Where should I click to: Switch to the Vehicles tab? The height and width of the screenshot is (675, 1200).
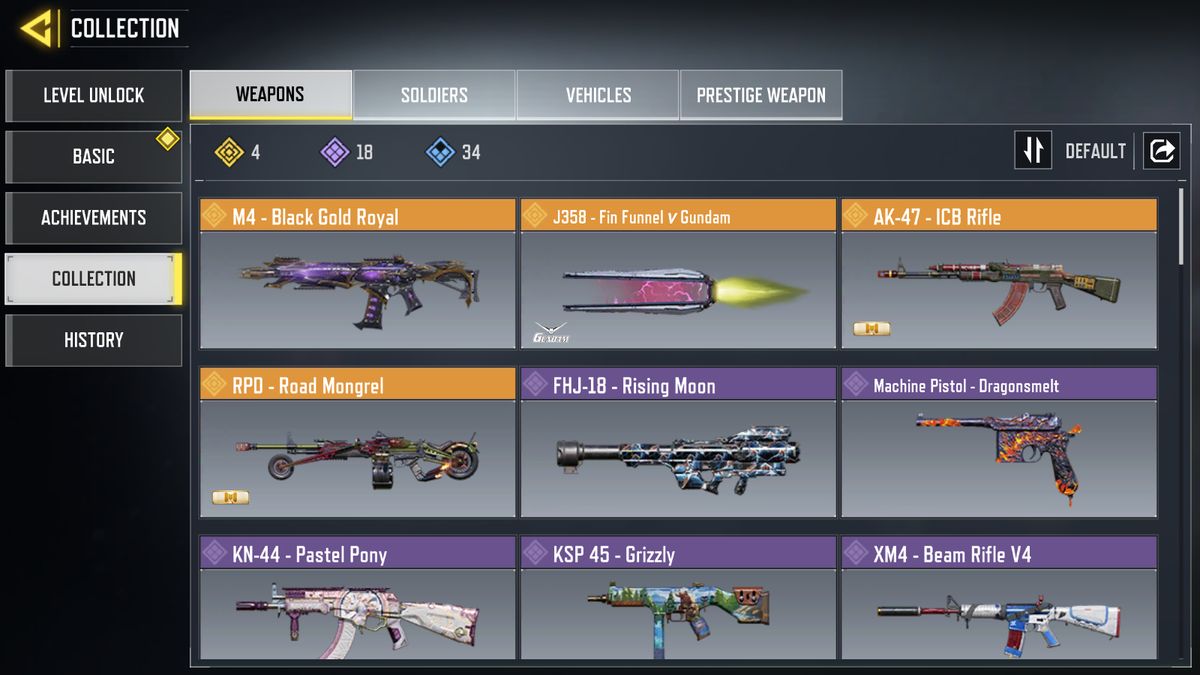(x=598, y=96)
